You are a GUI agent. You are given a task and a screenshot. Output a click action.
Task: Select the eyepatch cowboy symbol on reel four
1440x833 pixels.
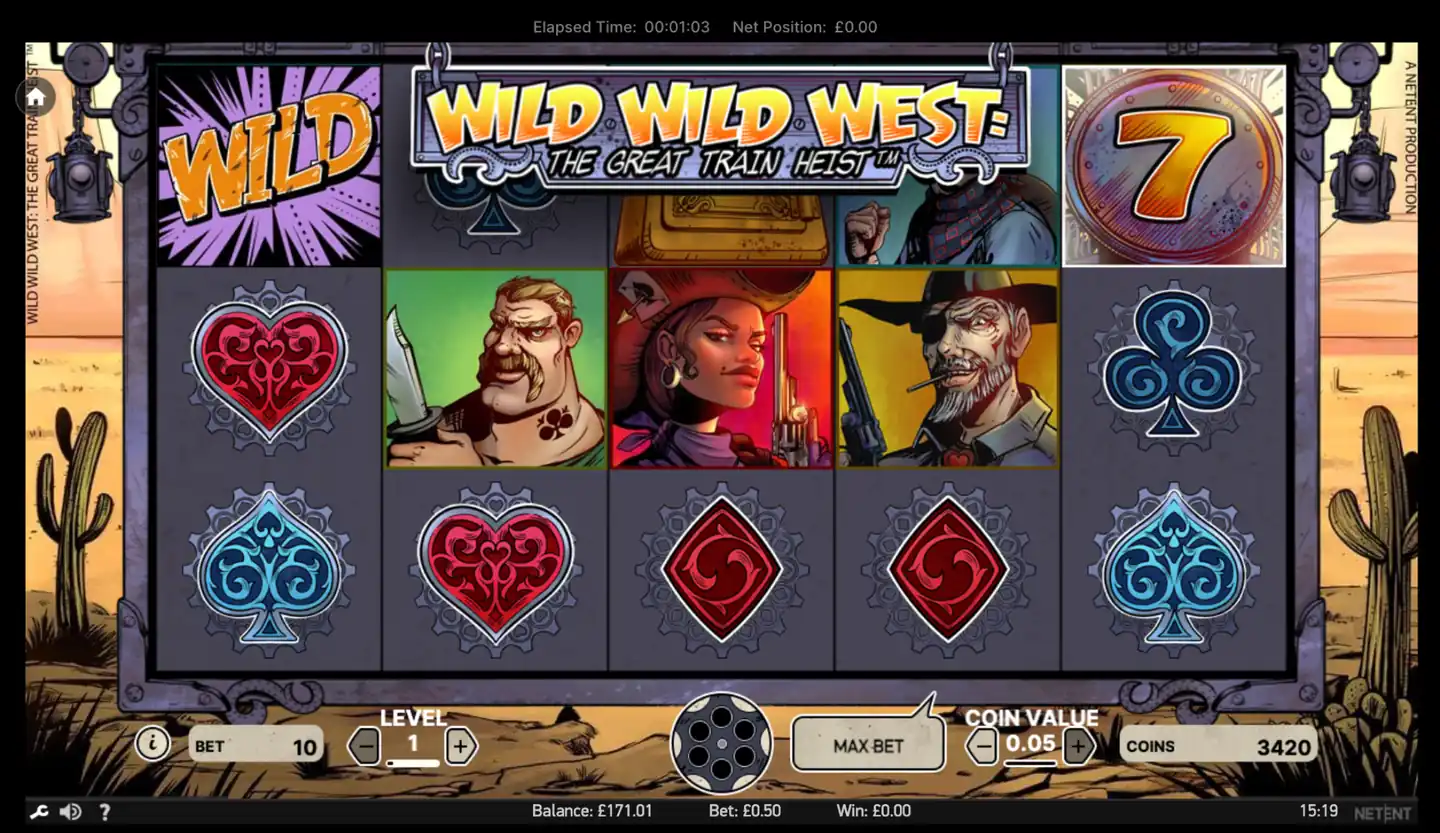(947, 368)
